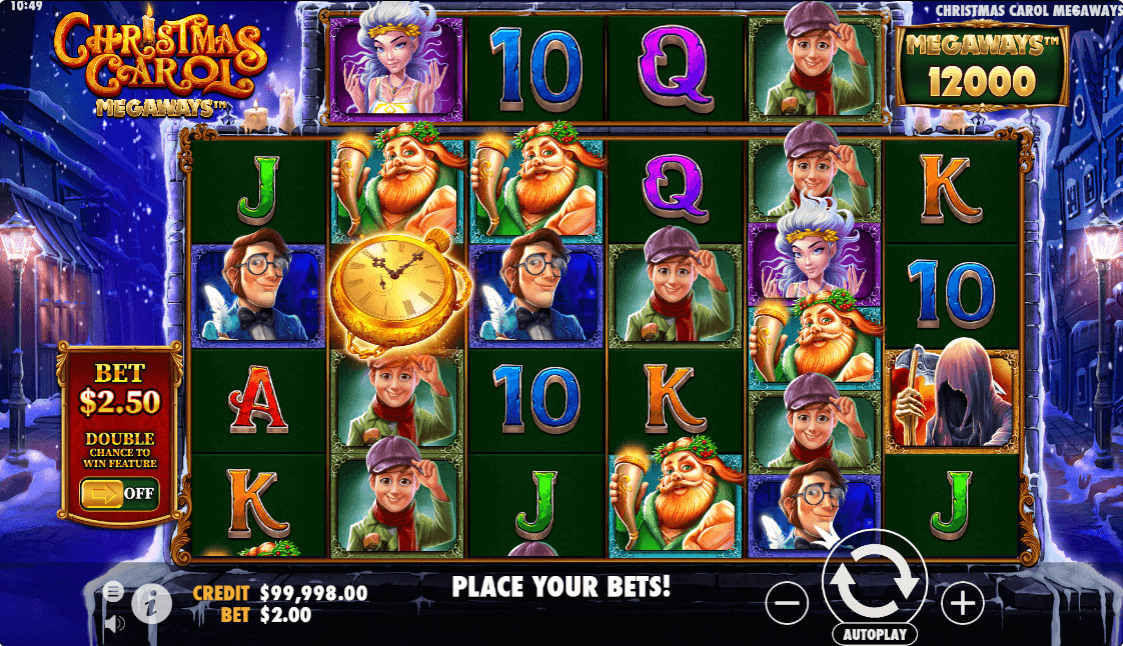
Task: Open the game information page
Action: (150, 603)
